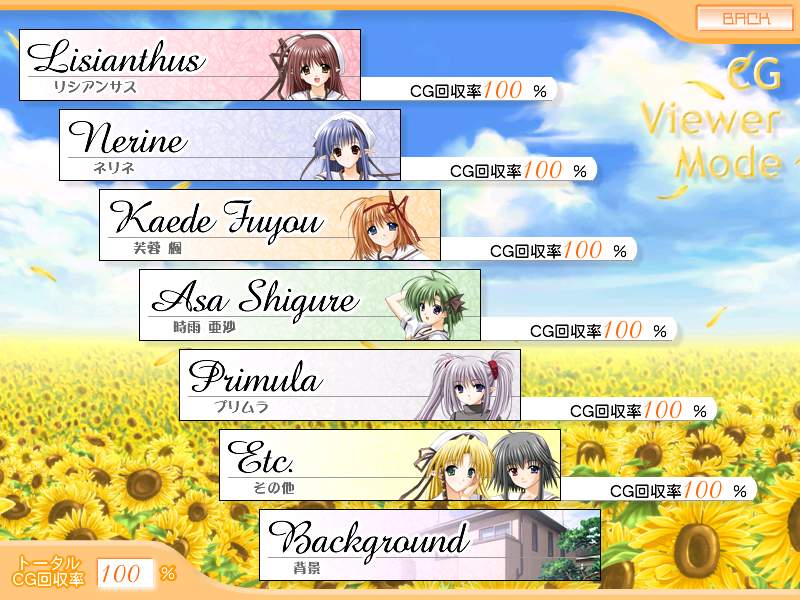Click the BACK button
Image resolution: width=800 pixels, height=600 pixels.
tap(745, 18)
